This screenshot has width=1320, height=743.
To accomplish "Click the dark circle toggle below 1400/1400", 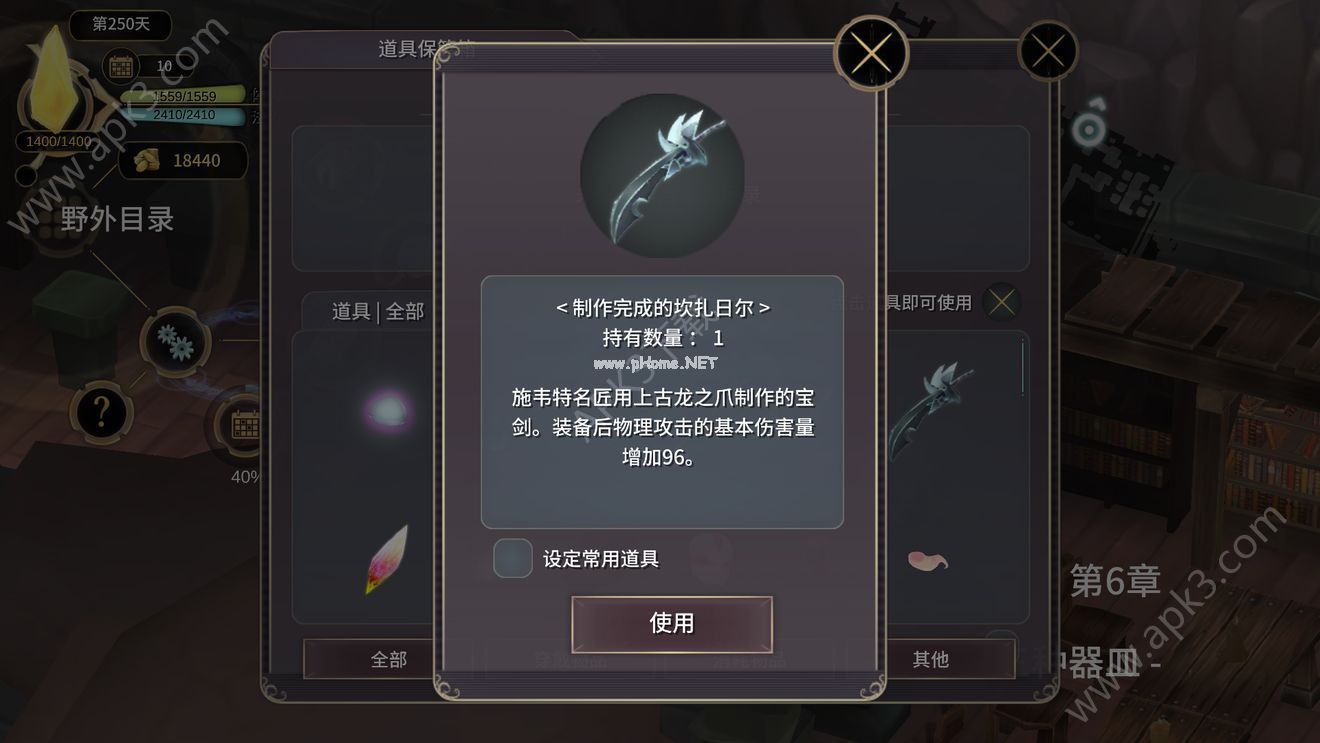I will pyautogui.click(x=25, y=176).
